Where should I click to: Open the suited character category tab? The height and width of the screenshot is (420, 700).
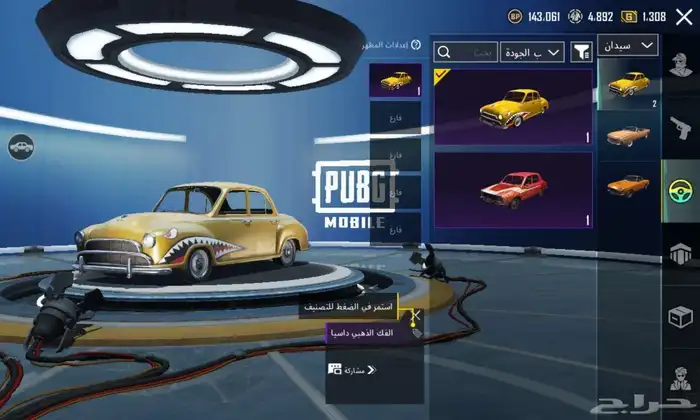(x=680, y=380)
